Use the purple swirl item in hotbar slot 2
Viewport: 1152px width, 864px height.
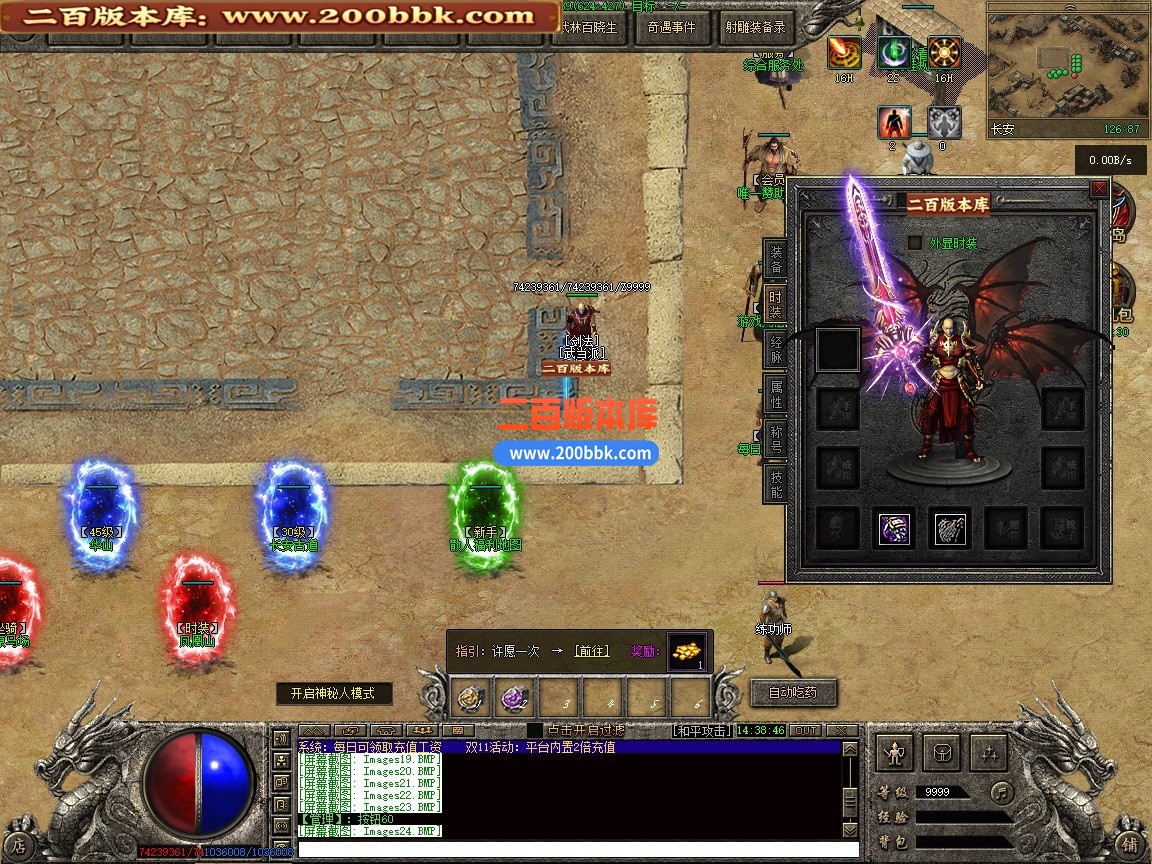[517, 696]
